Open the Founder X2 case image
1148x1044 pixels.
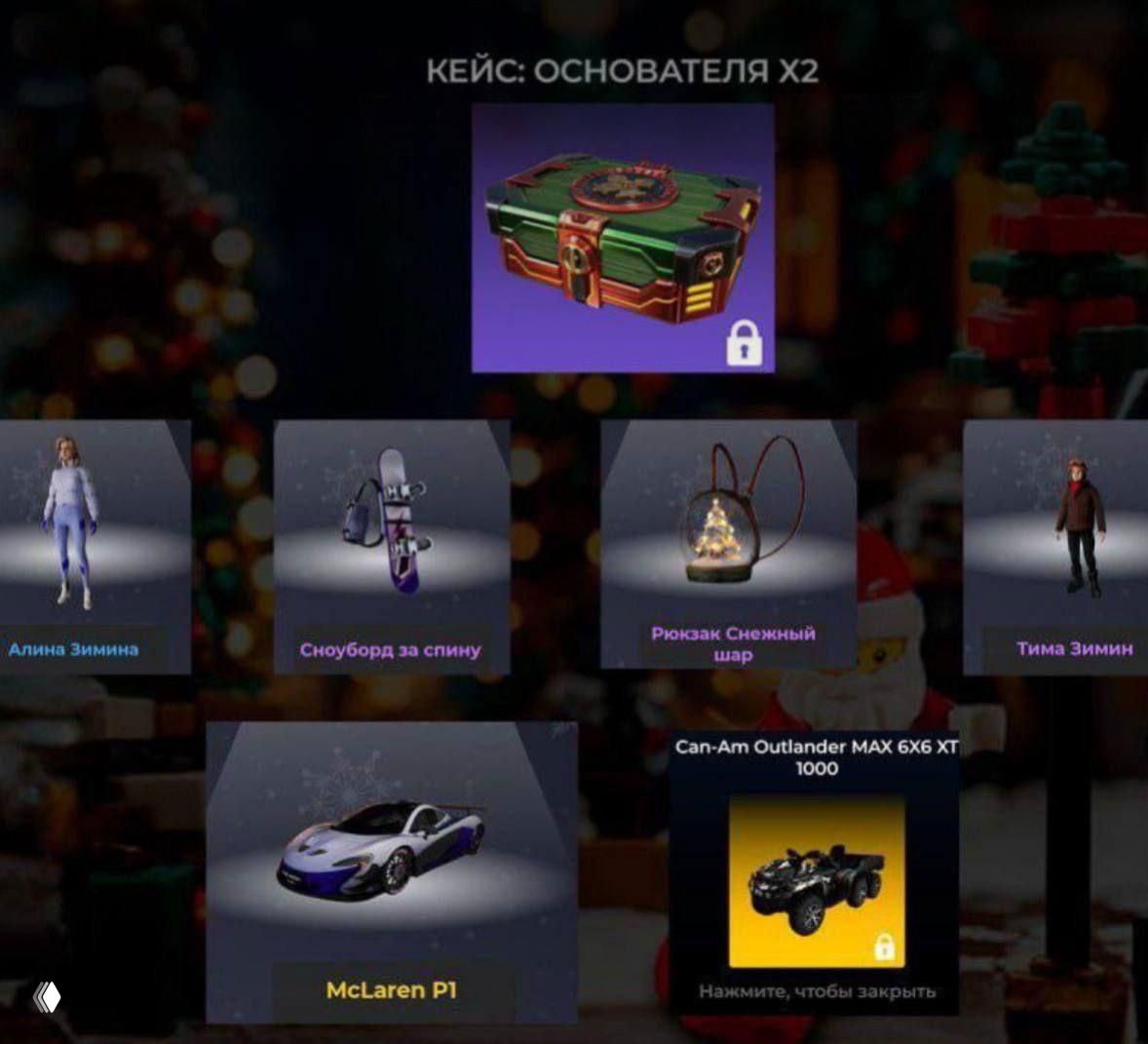click(623, 238)
